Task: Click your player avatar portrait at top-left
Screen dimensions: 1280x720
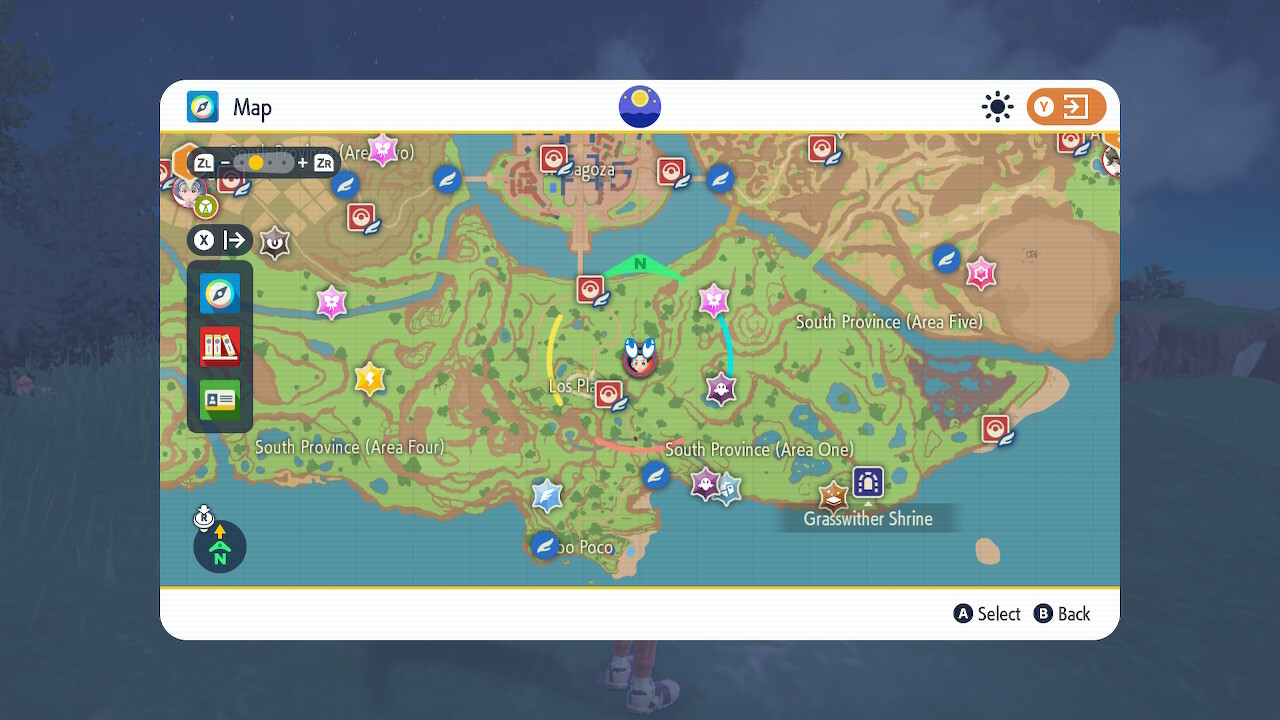Action: tap(190, 192)
